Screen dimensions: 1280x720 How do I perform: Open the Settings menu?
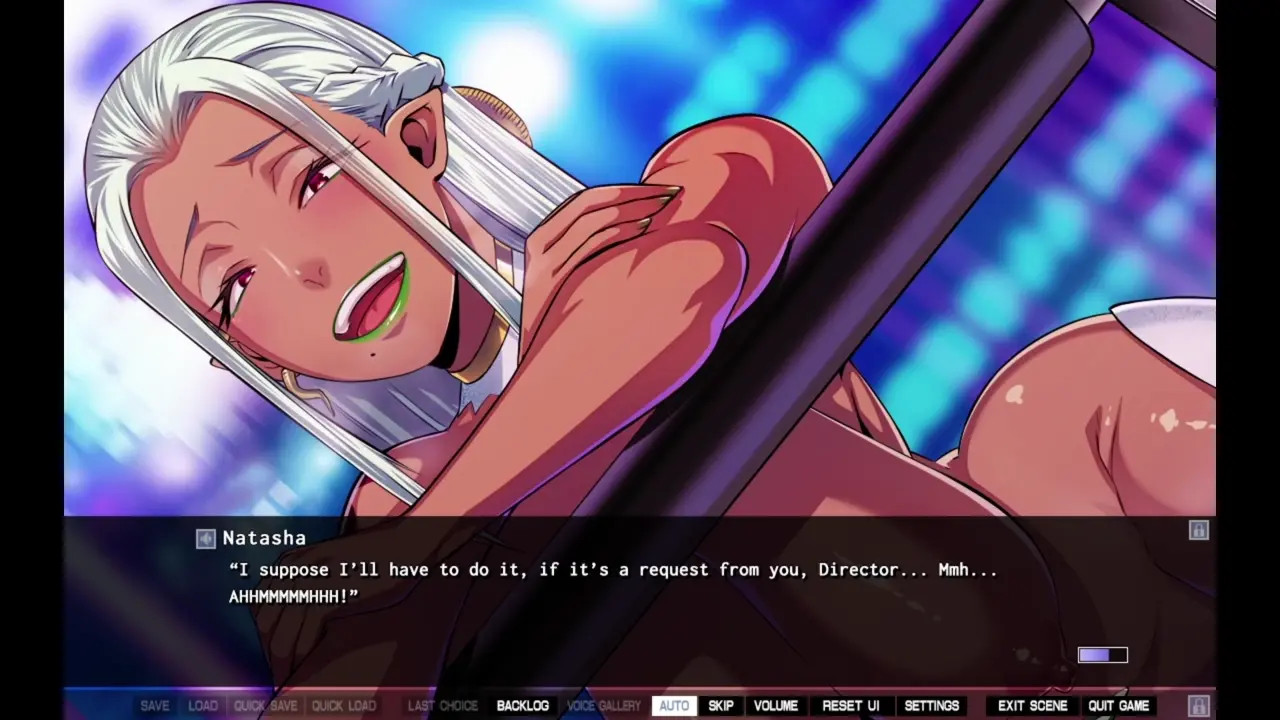(932, 706)
